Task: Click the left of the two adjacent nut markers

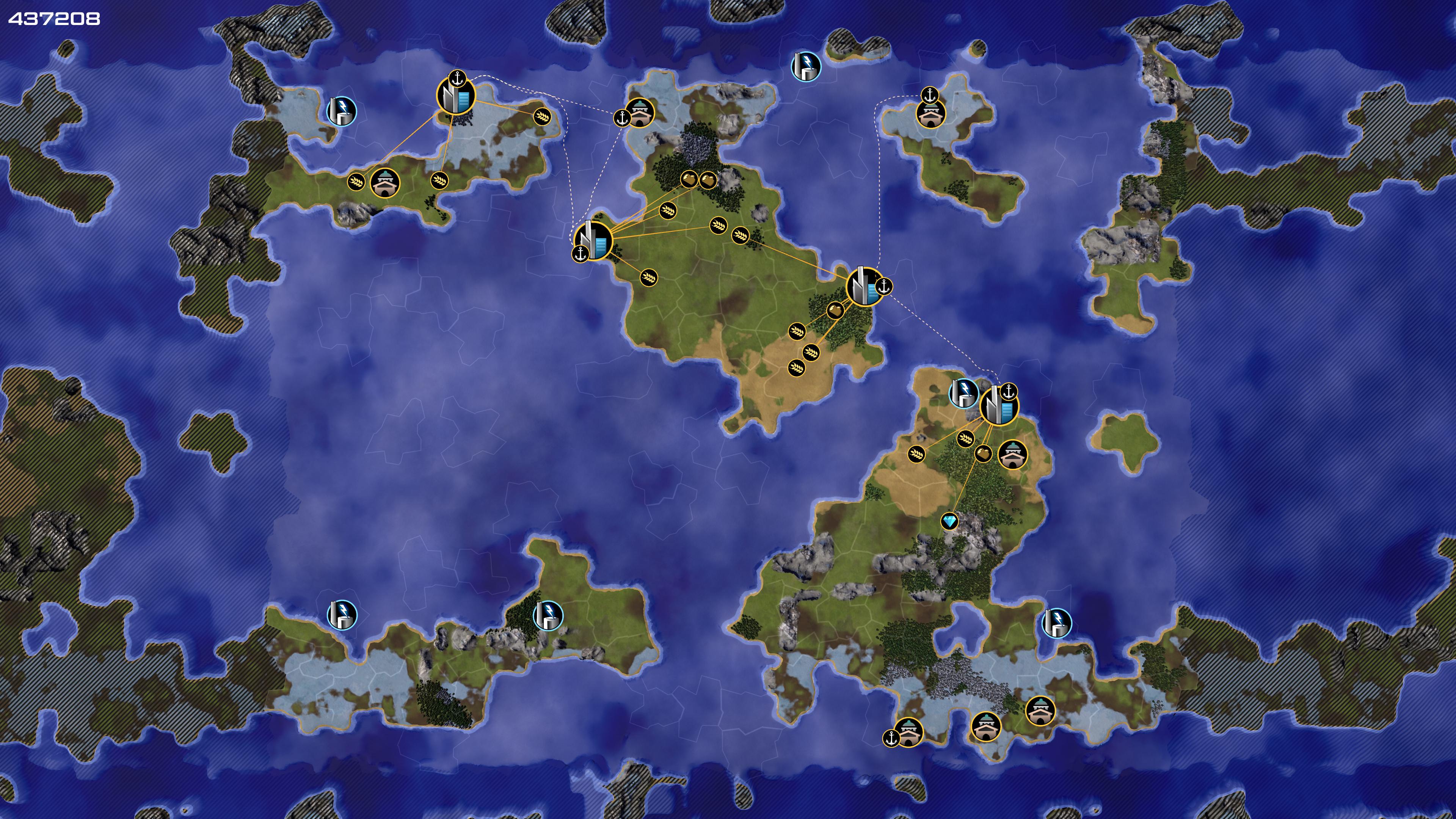Action: tap(689, 180)
